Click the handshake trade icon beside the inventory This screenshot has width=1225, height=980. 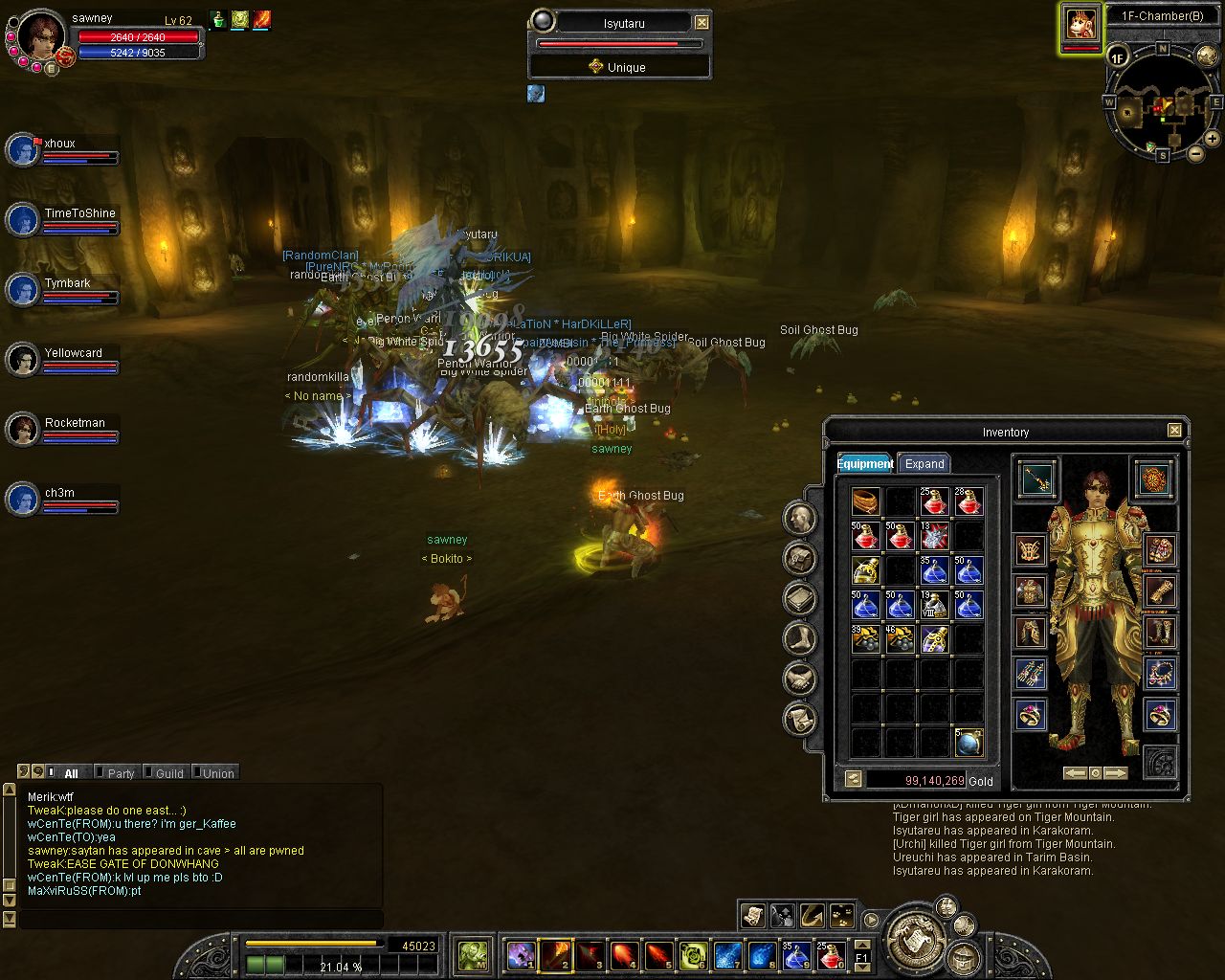[799, 679]
